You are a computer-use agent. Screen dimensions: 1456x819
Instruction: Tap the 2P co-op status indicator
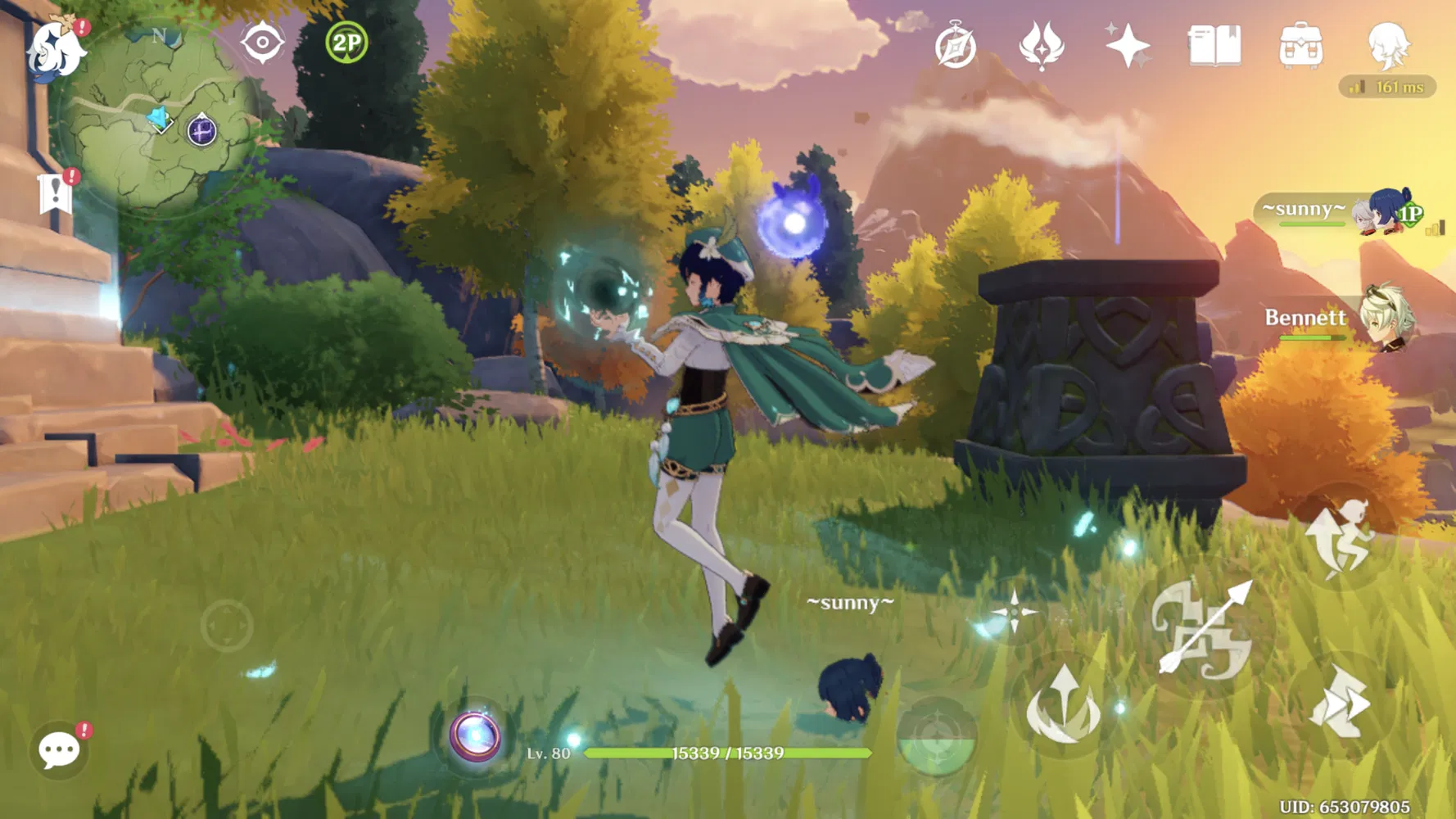point(344,41)
